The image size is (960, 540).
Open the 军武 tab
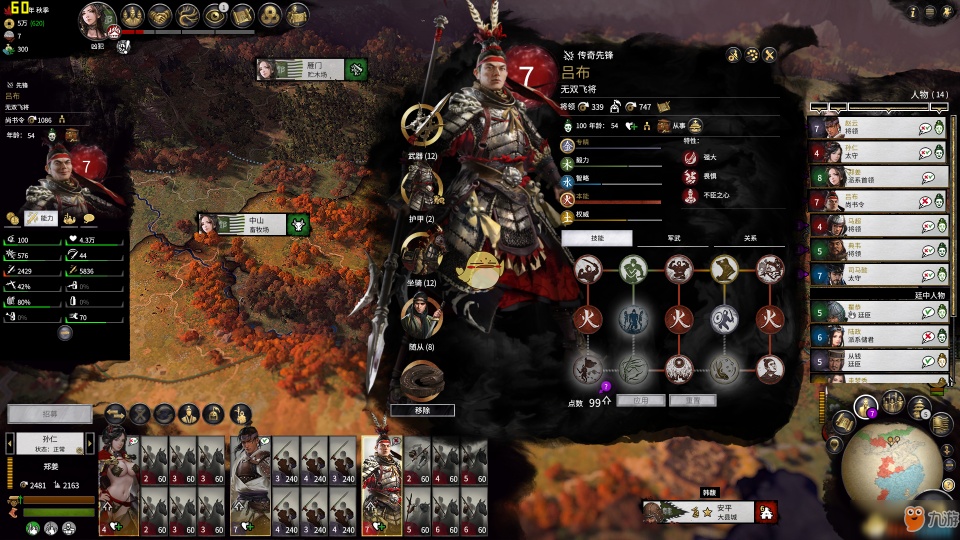[x=673, y=238]
